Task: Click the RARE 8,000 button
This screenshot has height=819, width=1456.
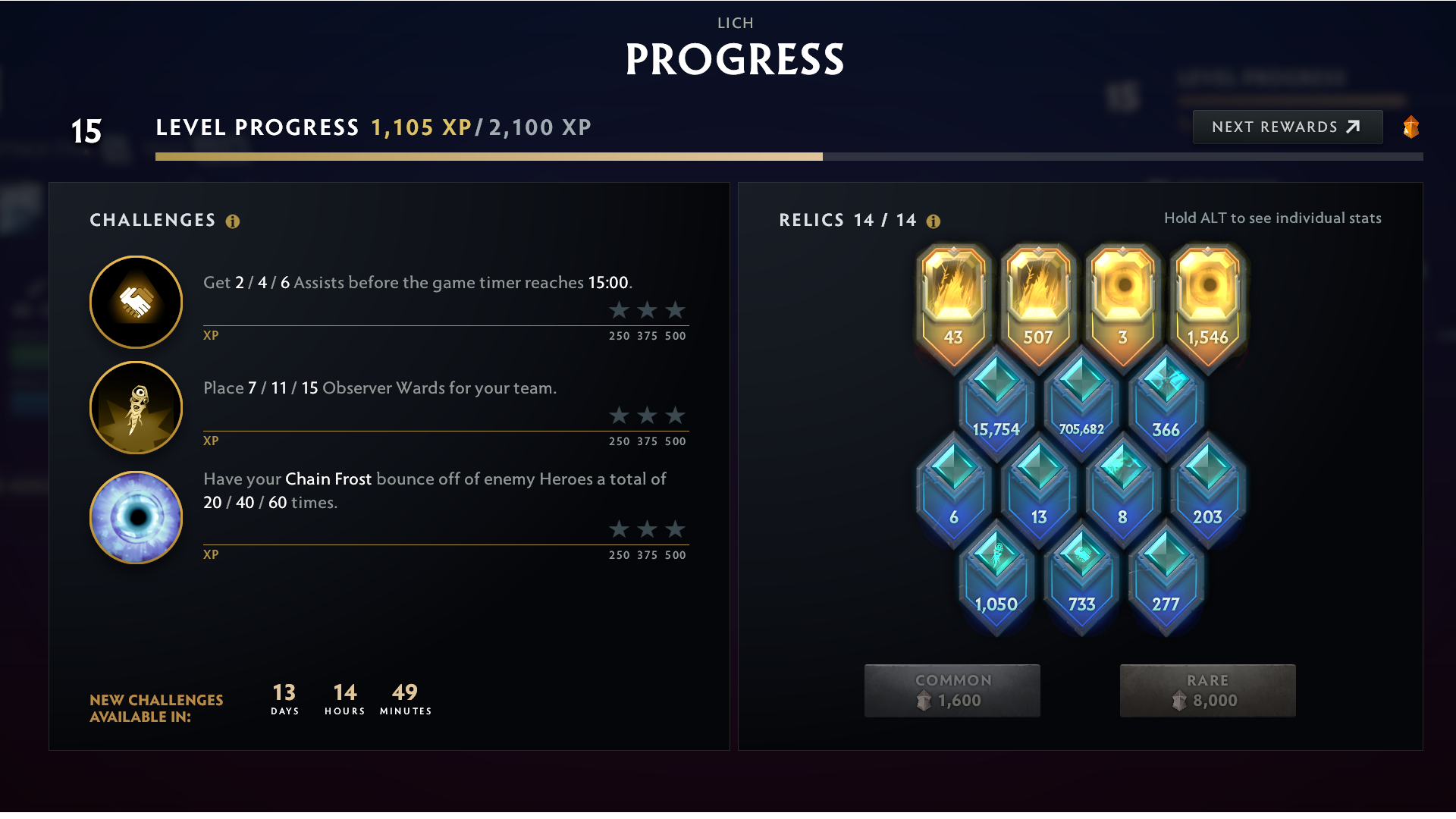Action: pyautogui.click(x=1207, y=690)
